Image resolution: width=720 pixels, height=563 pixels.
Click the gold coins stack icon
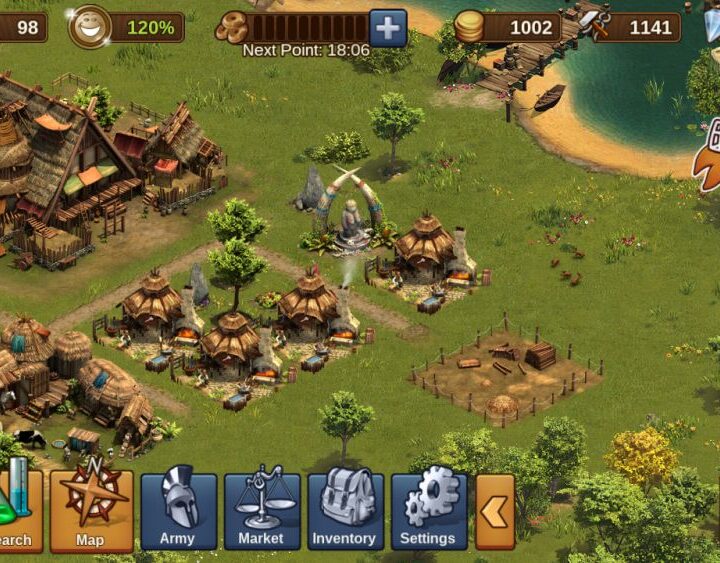(469, 27)
